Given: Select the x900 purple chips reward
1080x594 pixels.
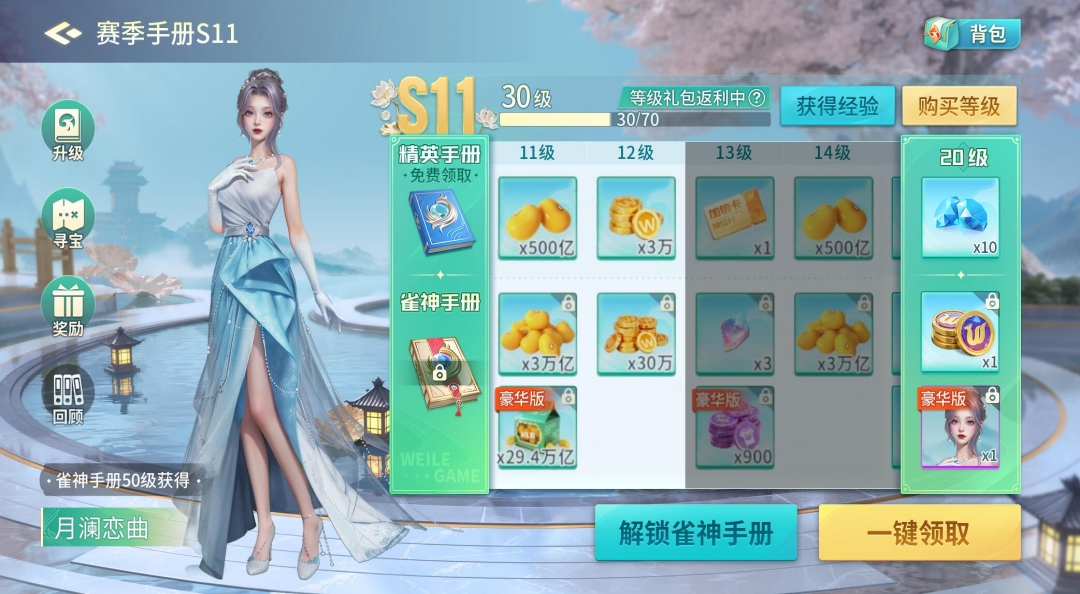Looking at the screenshot, I should (734, 427).
